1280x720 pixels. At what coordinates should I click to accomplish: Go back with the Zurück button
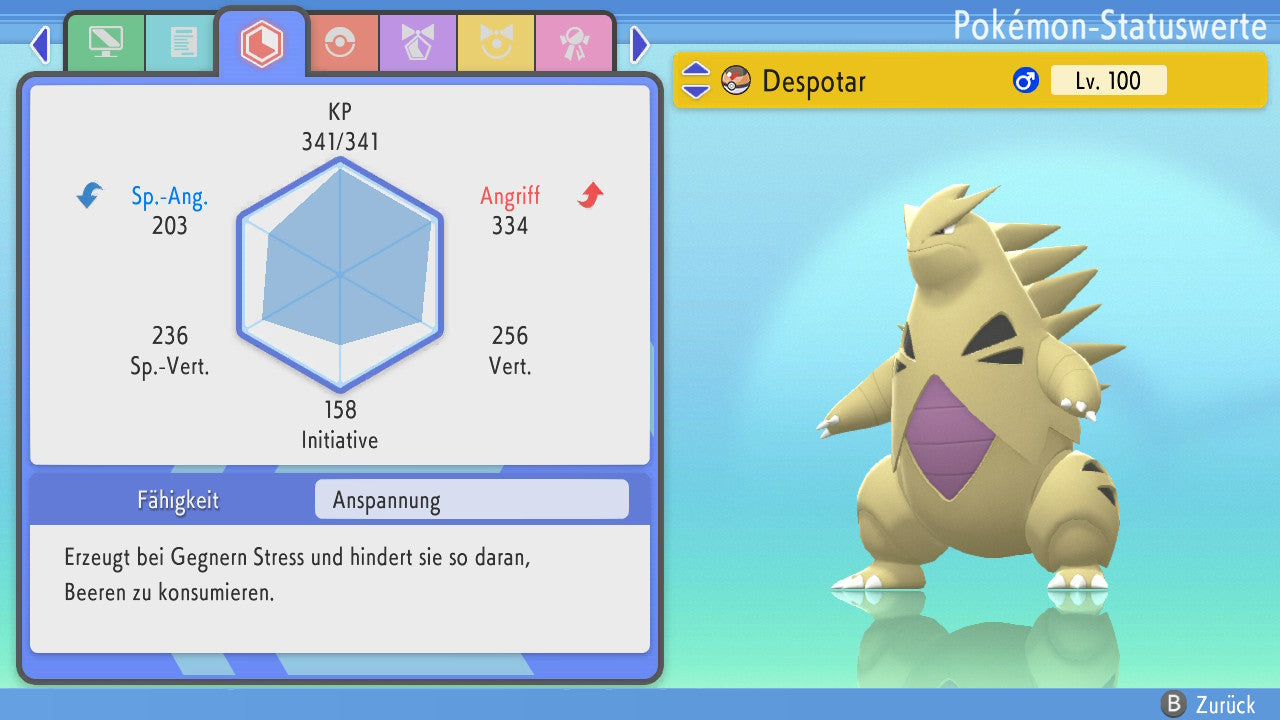click(x=1208, y=704)
